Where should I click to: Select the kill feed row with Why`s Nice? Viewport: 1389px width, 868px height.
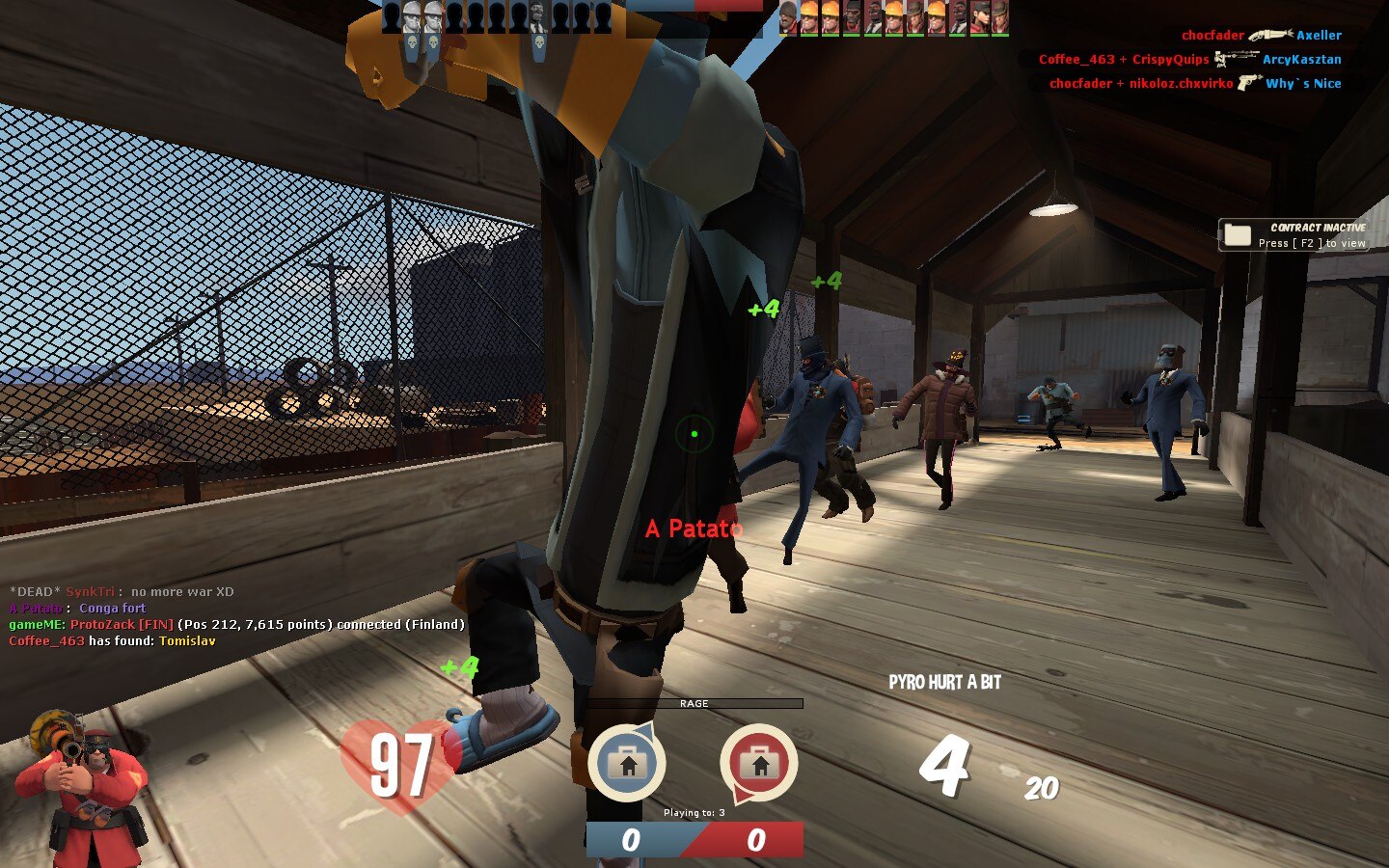click(1194, 83)
